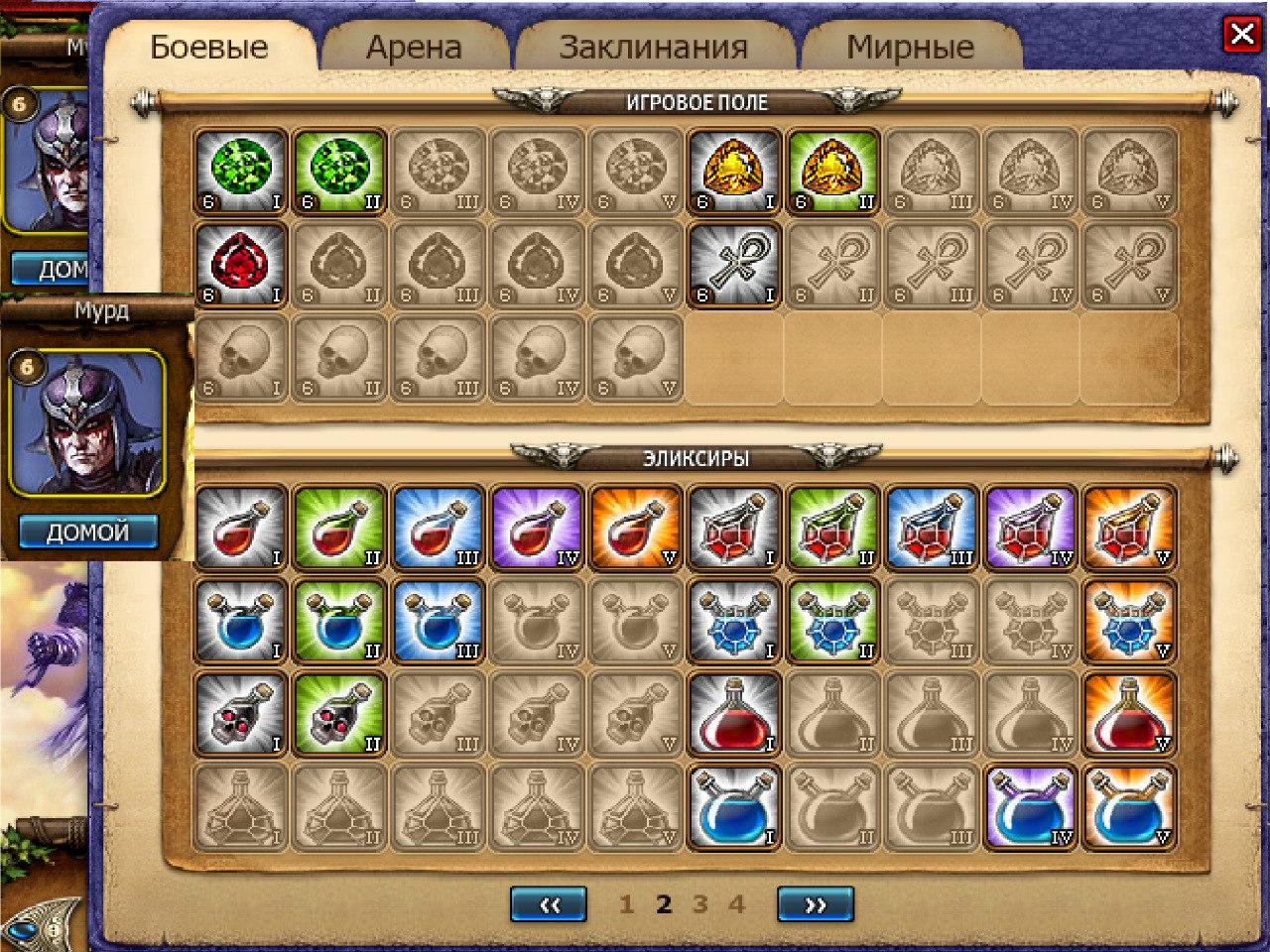Viewport: 1270px width, 952px height.
Task: Select the skull potion level II
Action: [x=339, y=715]
